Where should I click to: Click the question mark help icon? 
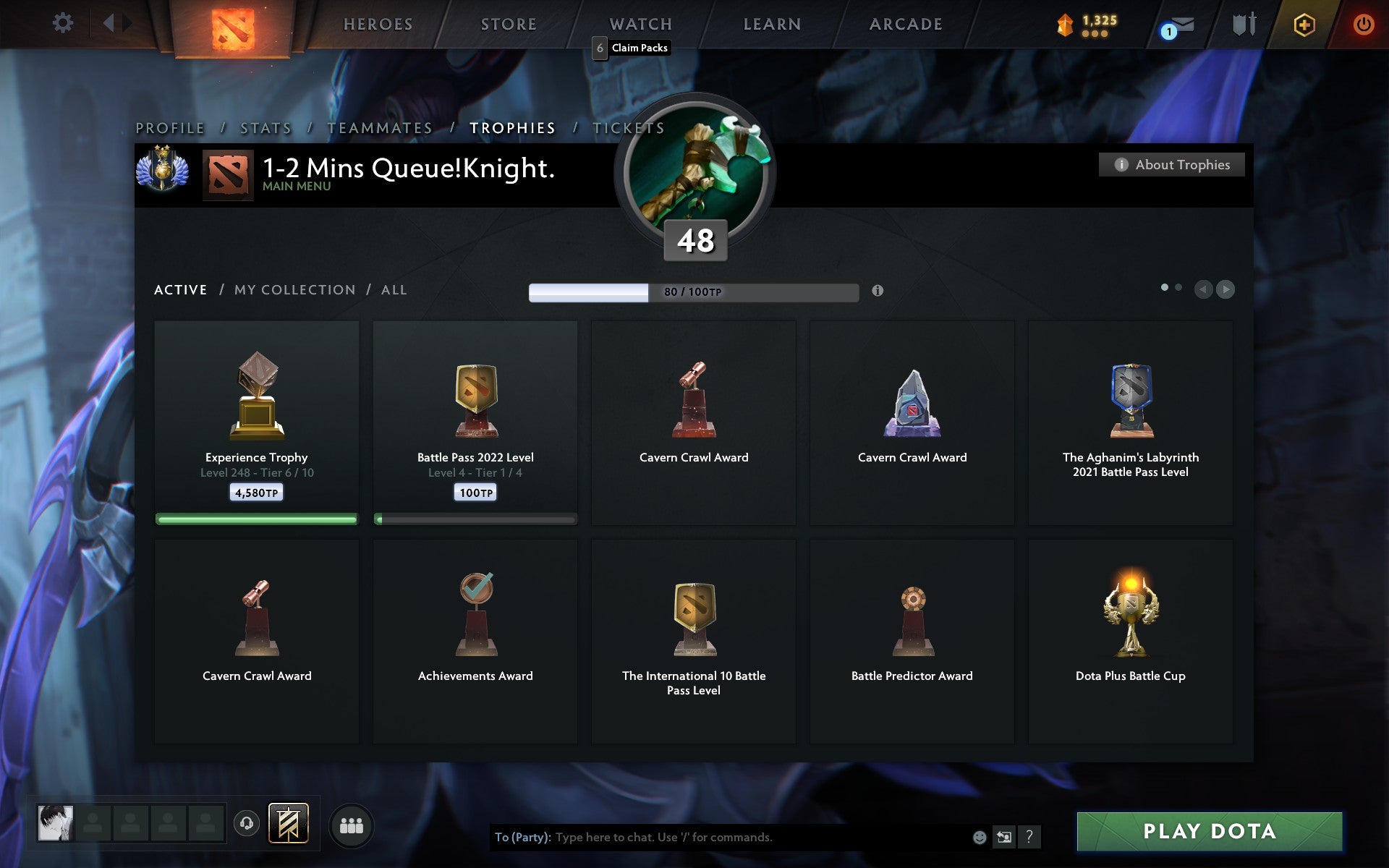[1029, 838]
